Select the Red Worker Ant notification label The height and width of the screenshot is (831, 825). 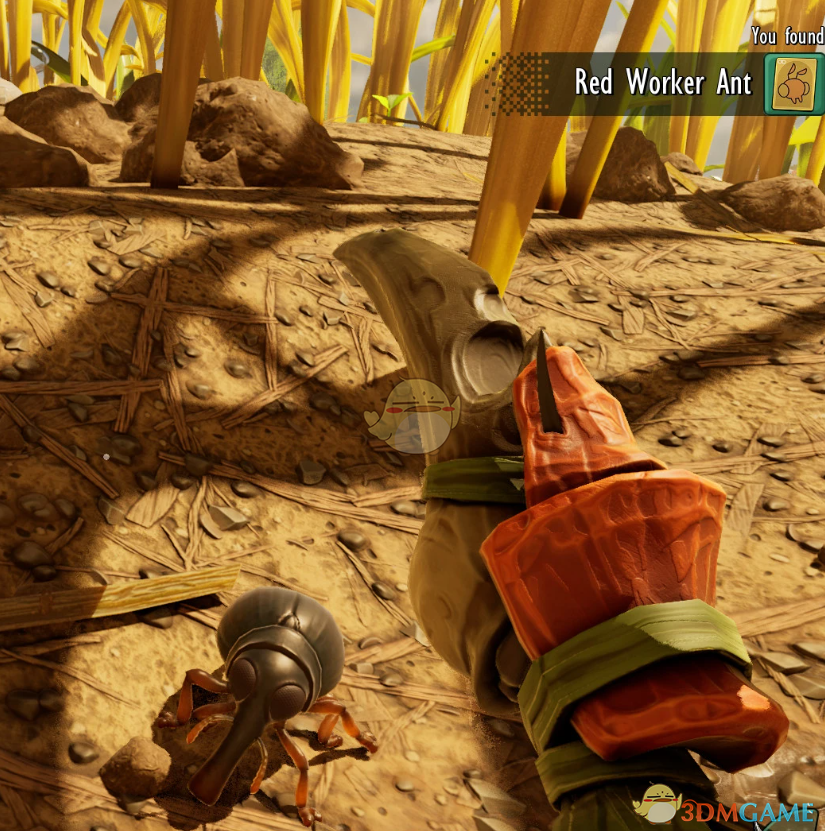pyautogui.click(x=662, y=84)
